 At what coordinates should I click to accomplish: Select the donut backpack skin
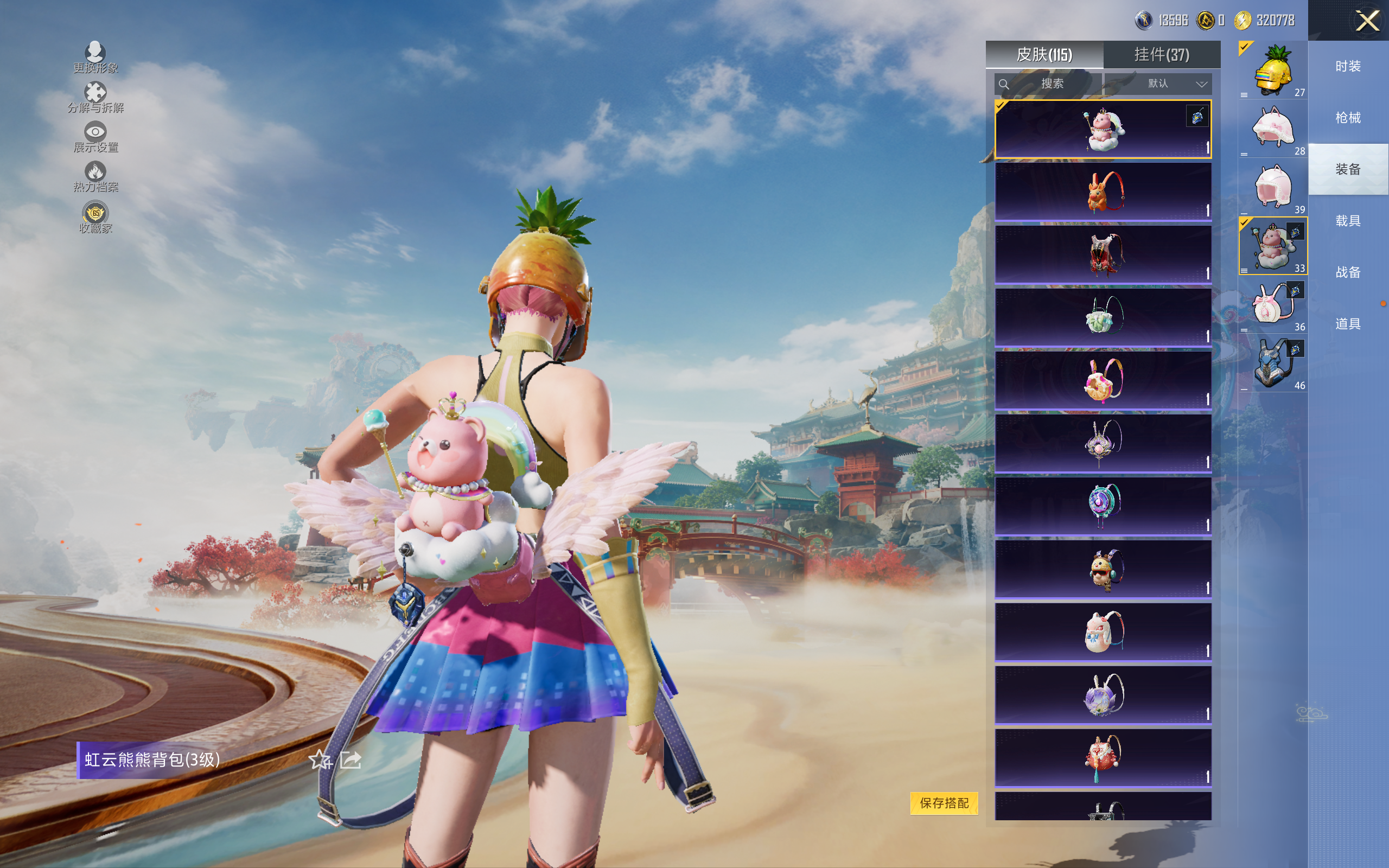[1103, 380]
